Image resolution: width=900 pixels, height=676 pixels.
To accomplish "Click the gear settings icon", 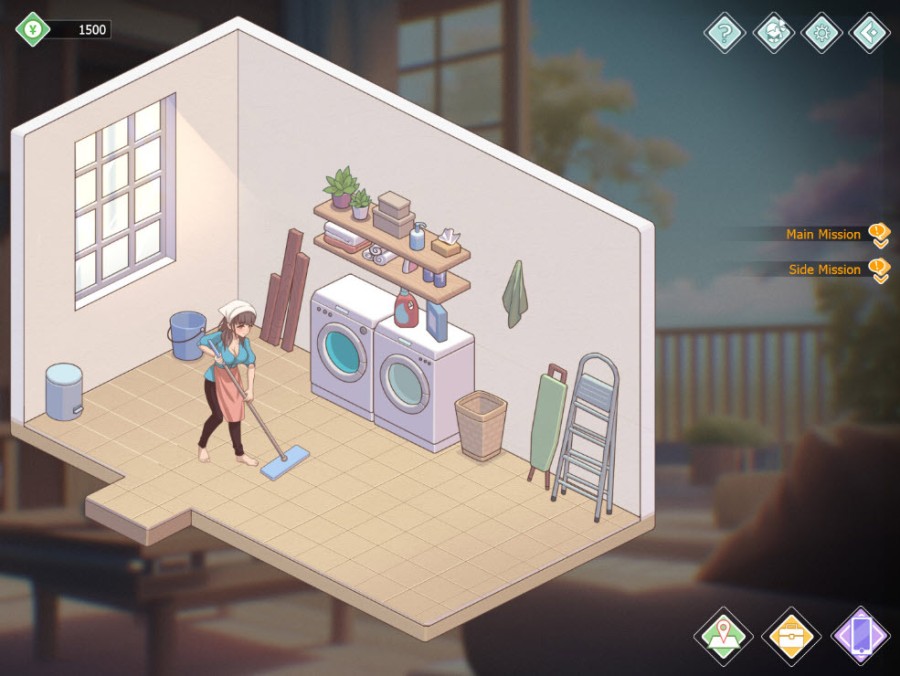I will pyautogui.click(x=822, y=33).
